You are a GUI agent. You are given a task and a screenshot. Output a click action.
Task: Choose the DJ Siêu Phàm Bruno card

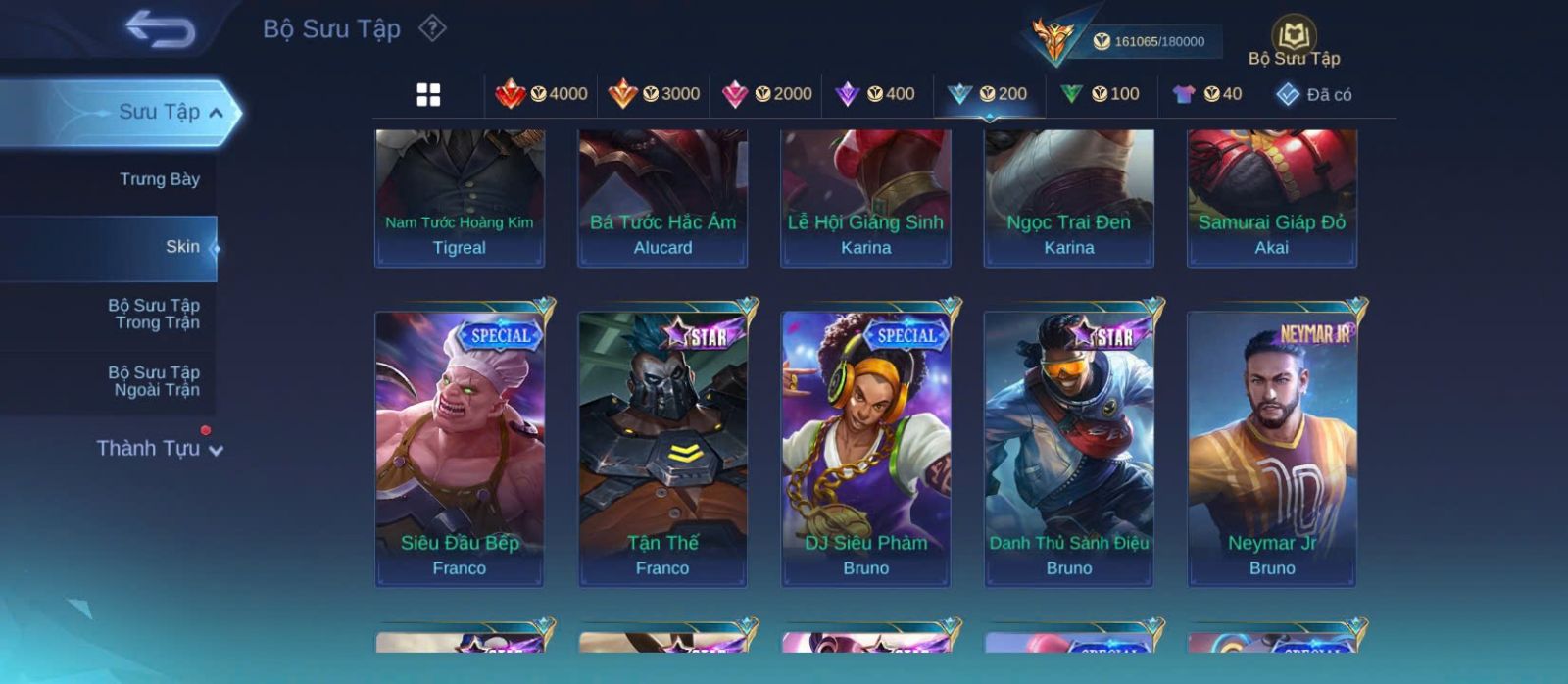pyautogui.click(x=866, y=449)
